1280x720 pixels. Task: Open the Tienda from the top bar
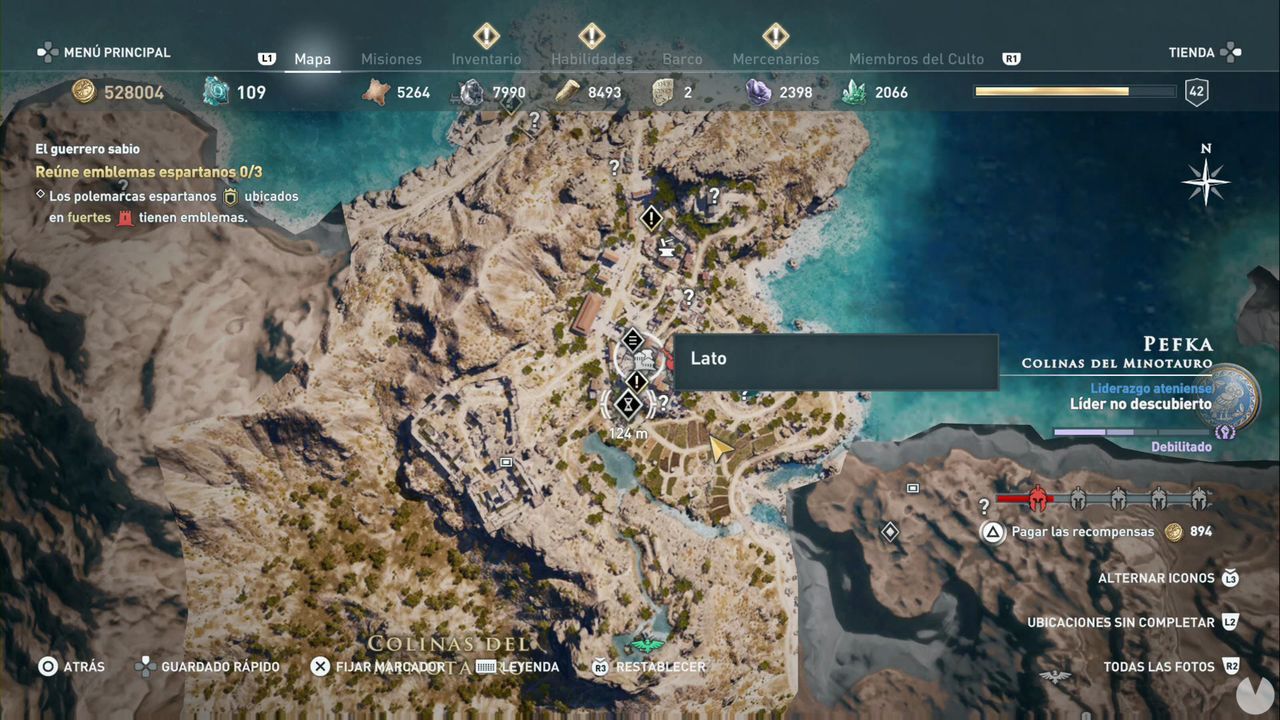click(x=1194, y=52)
